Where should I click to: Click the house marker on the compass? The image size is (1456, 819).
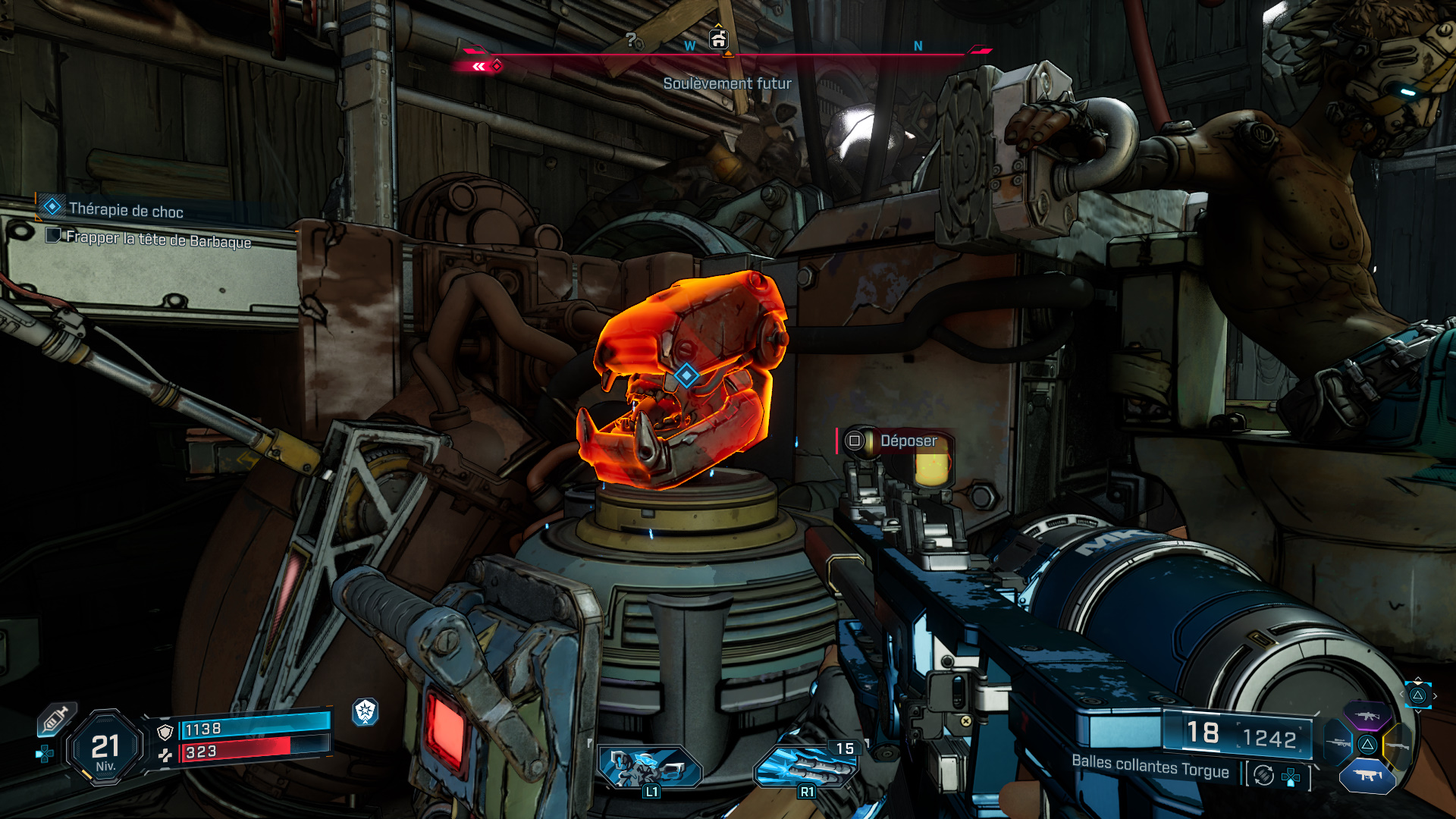(x=718, y=39)
